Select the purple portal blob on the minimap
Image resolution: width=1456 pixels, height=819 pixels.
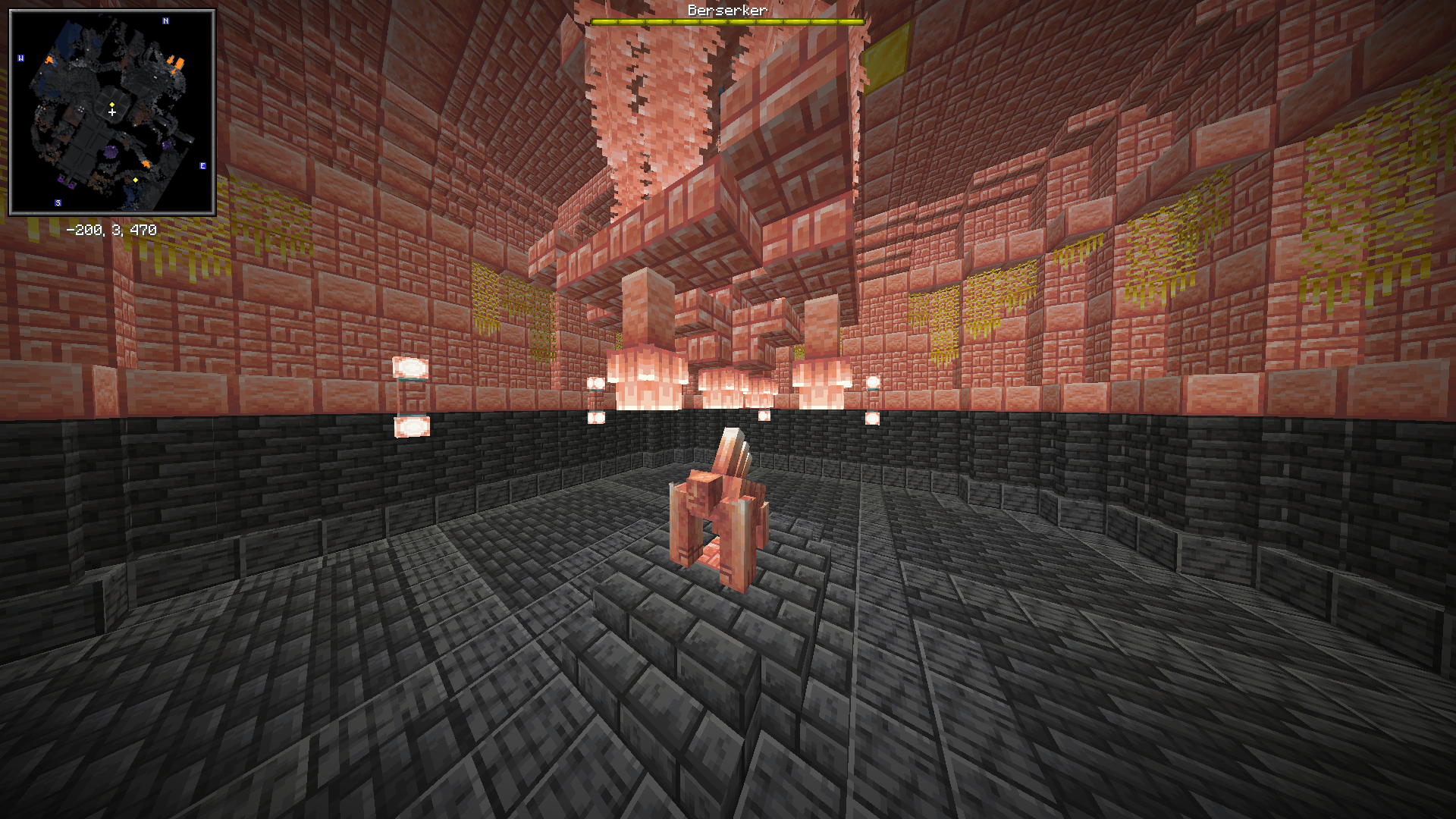(x=111, y=151)
